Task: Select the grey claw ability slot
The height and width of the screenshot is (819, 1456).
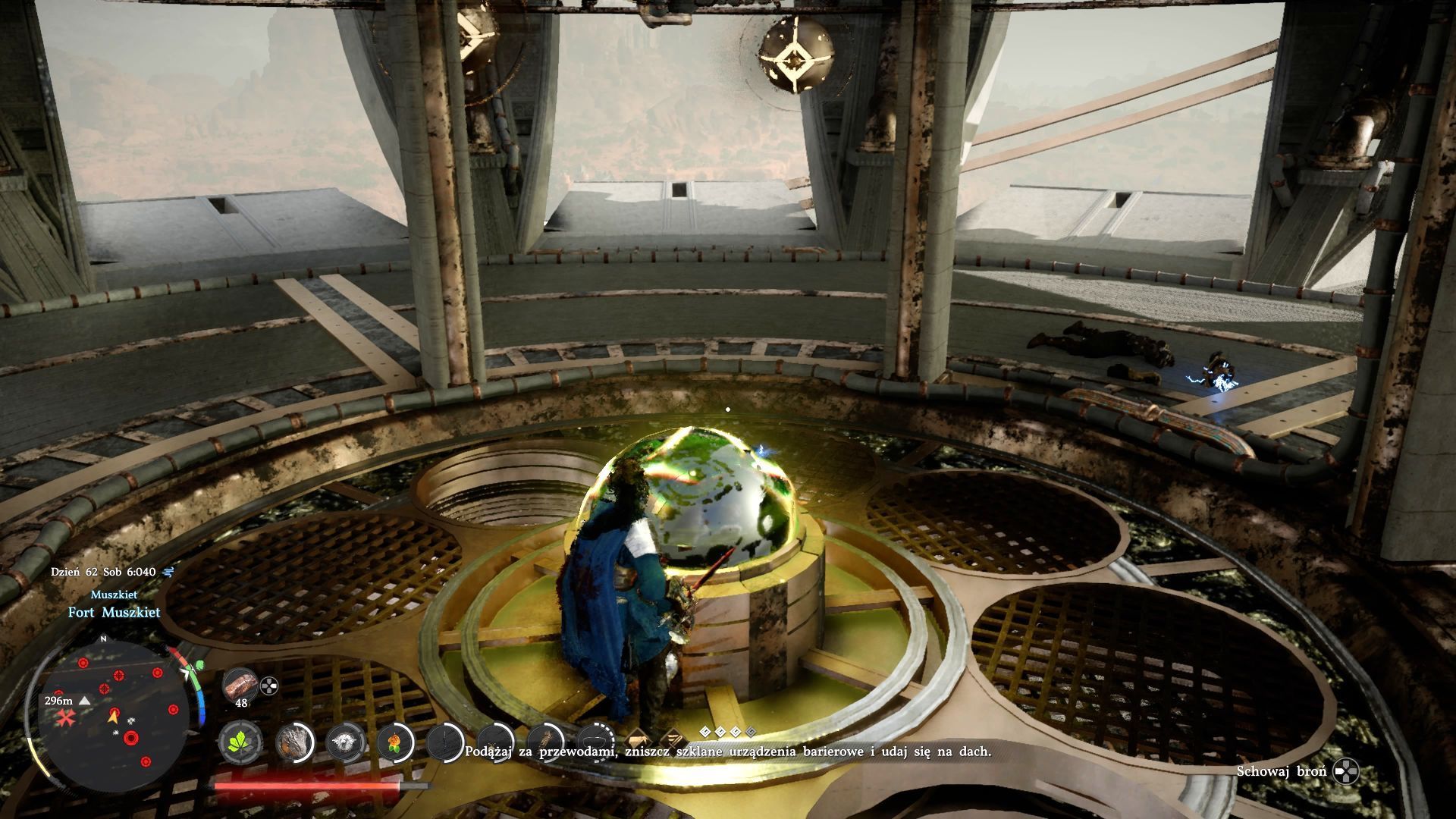Action: point(295,742)
